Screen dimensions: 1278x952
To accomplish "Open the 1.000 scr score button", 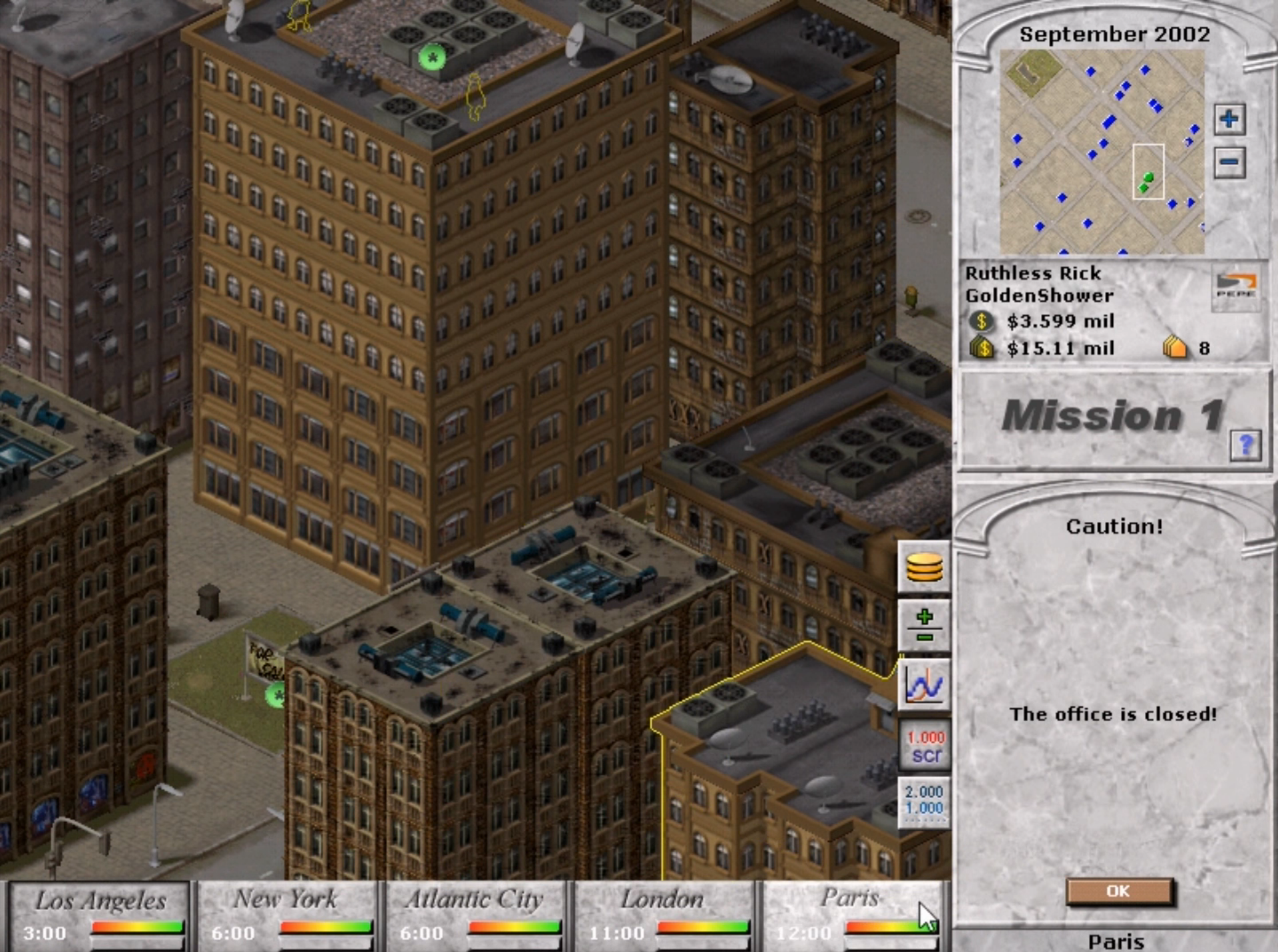I will point(924,746).
